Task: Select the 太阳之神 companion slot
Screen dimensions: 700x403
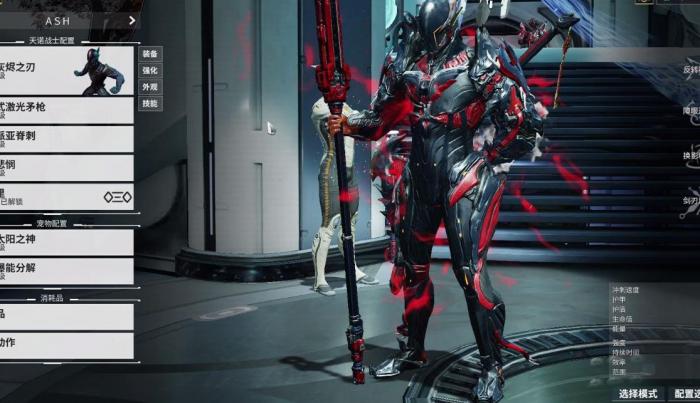Action: click(66, 241)
